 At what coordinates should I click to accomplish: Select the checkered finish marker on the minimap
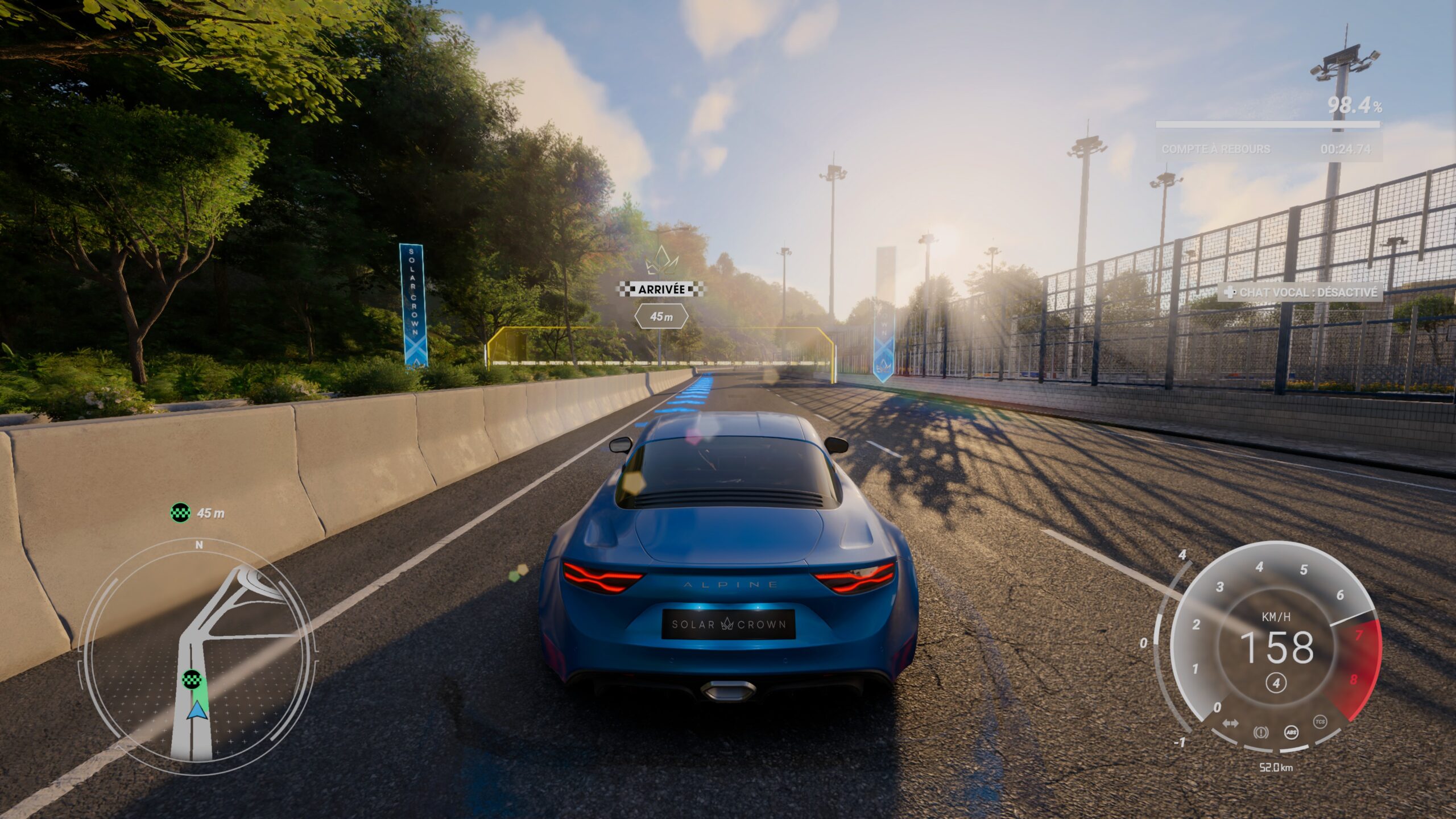[x=191, y=679]
